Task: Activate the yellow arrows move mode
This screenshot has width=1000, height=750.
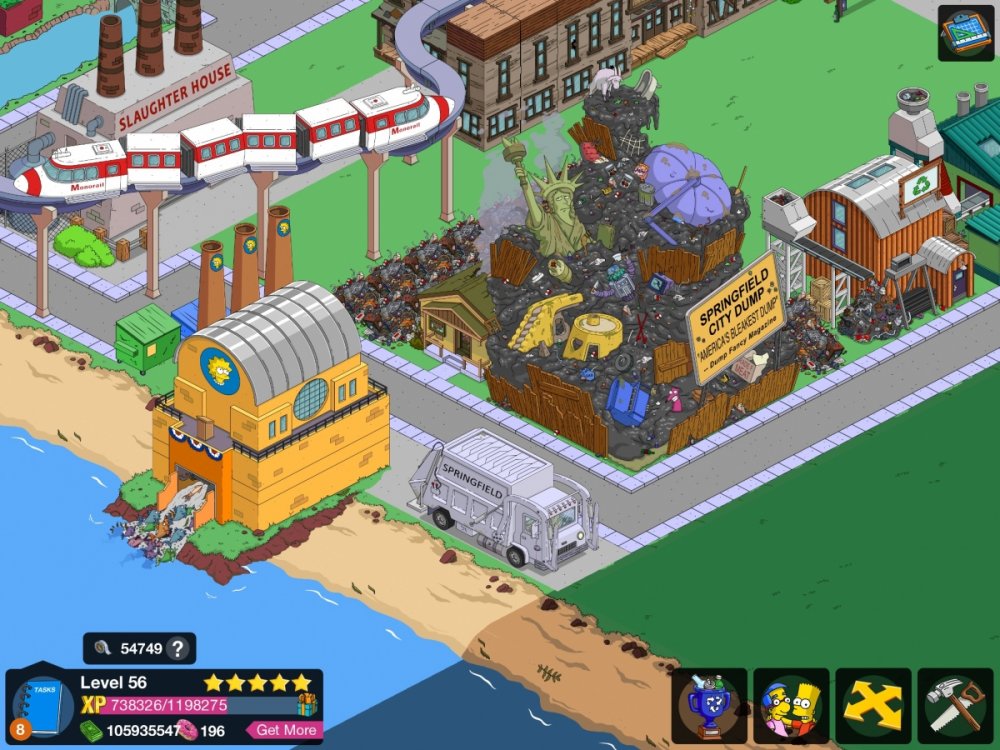Action: point(873,706)
